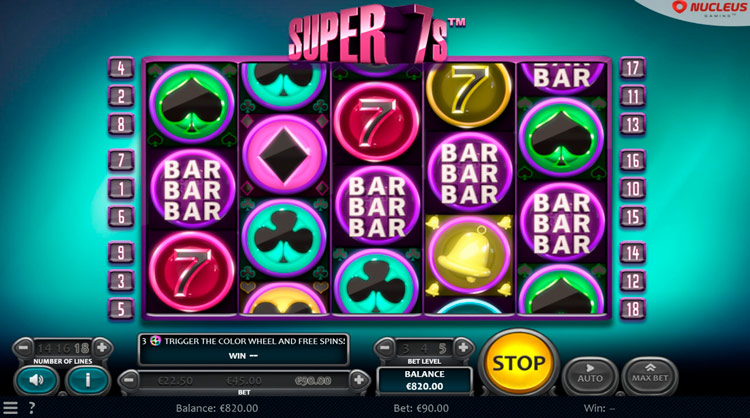Image resolution: width=750 pixels, height=418 pixels.
Task: Select payline marker 4
Action: [121, 69]
